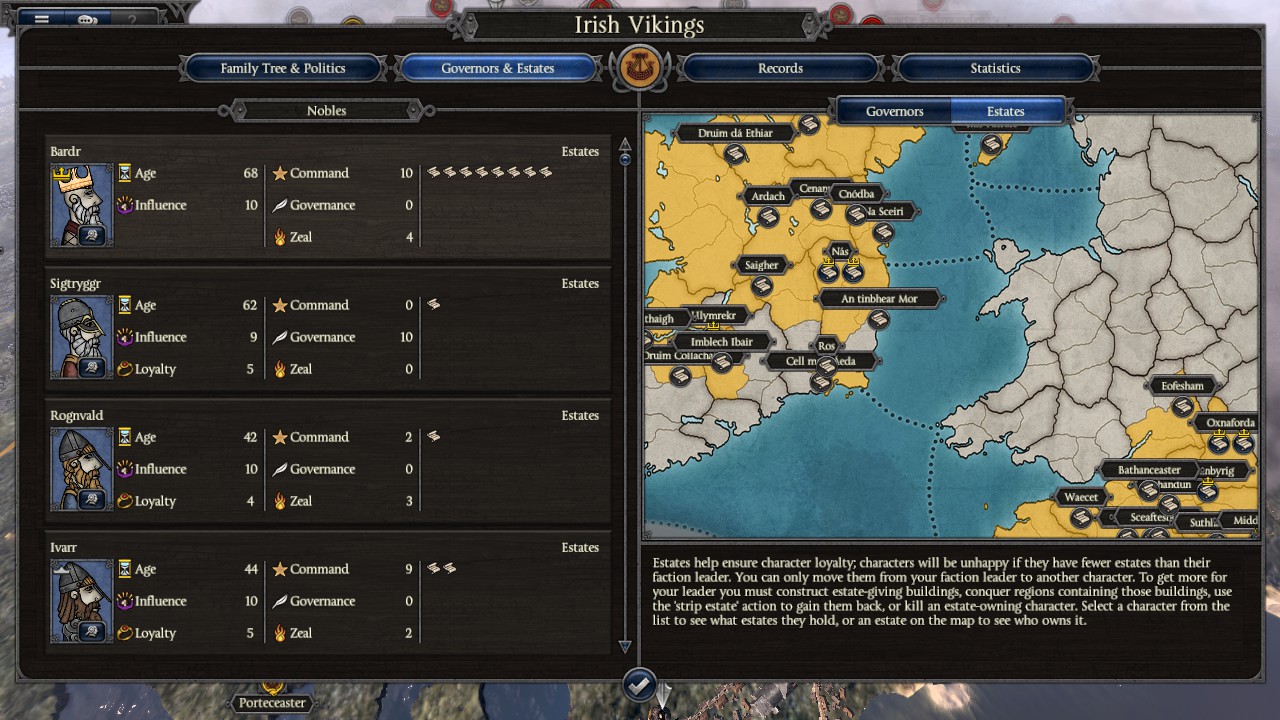The image size is (1280, 720).
Task: Click the Eofesham estate marker
Action: point(1183,406)
